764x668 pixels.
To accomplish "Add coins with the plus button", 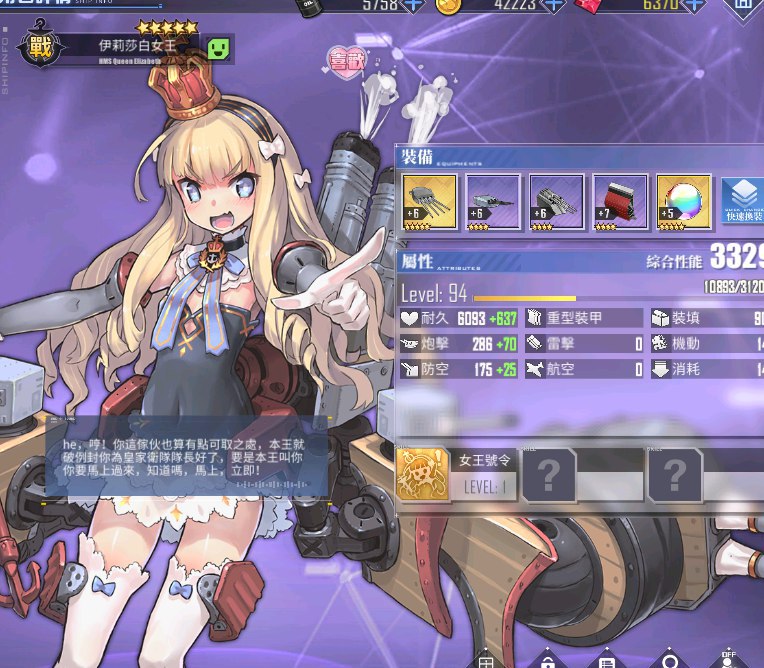I will click(555, 5).
